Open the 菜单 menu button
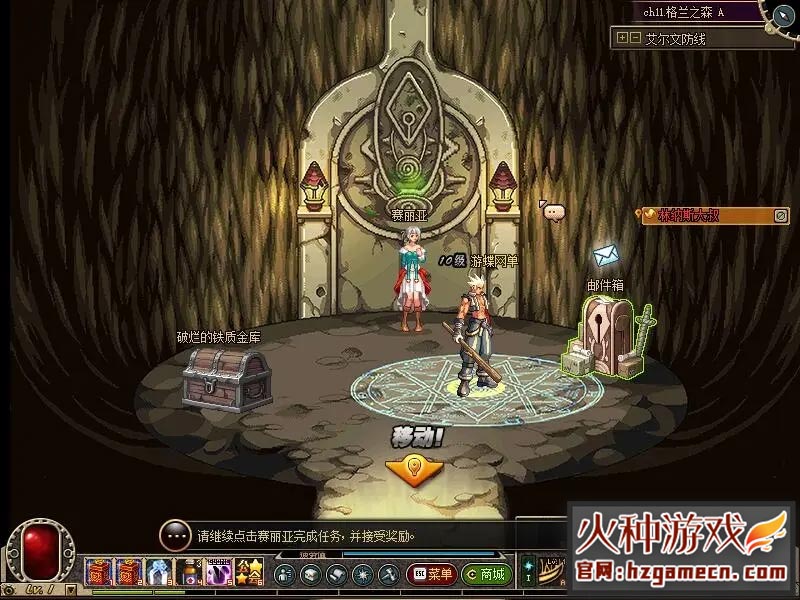This screenshot has width=800, height=600. [x=431, y=575]
